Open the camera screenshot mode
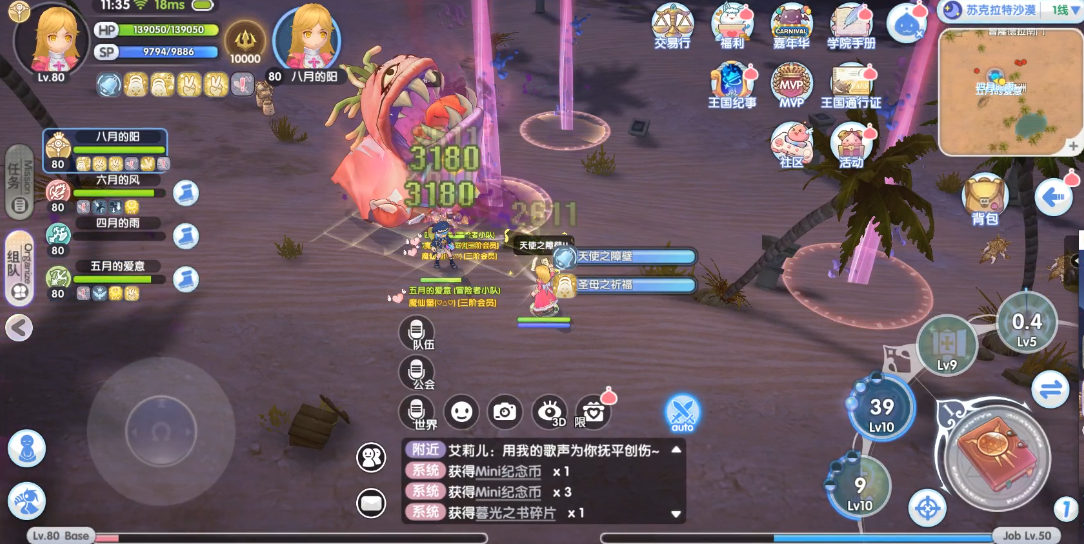 [x=505, y=410]
